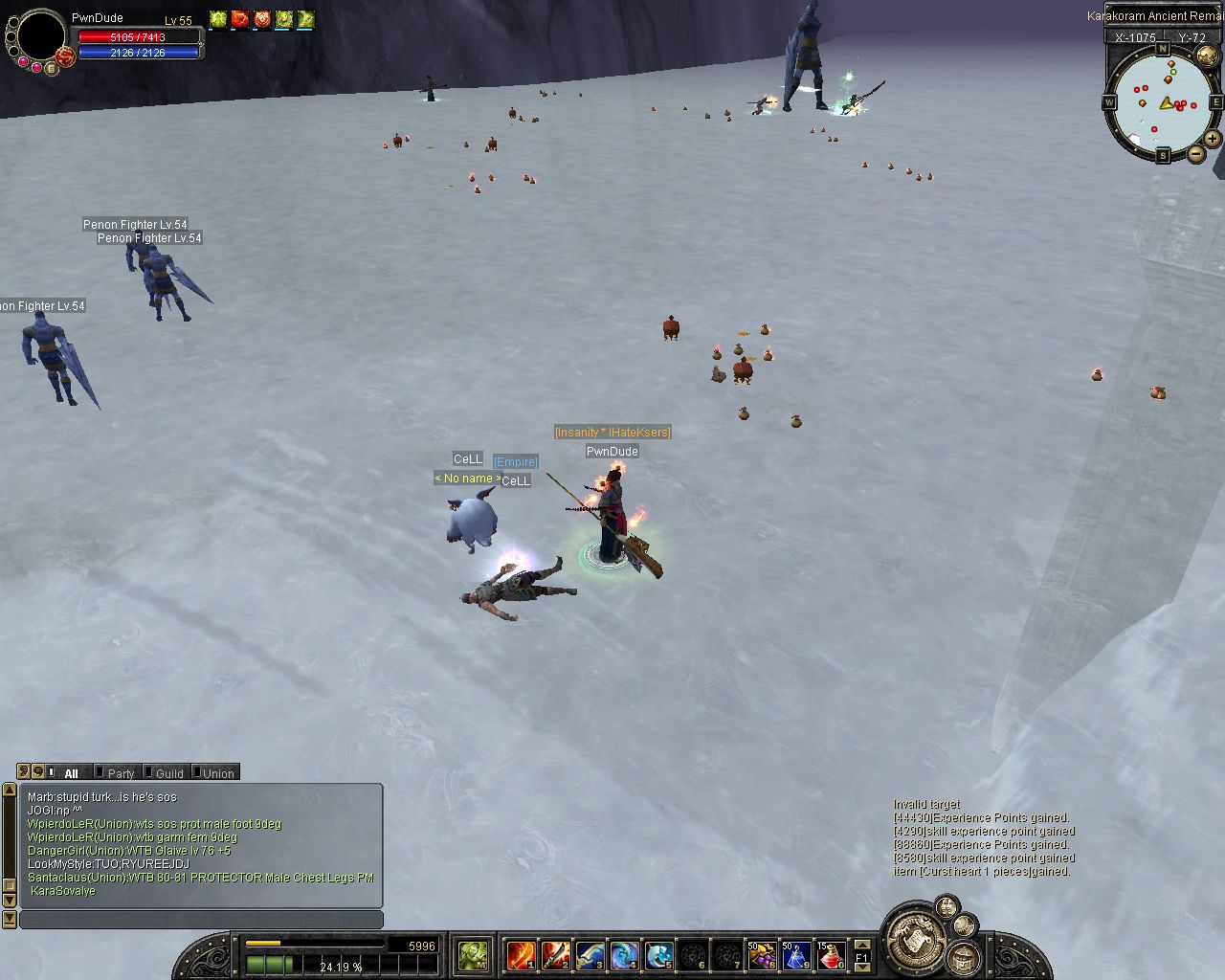Image resolution: width=1225 pixels, height=980 pixels.
Task: Zoom in the minimap with plus button
Action: pyautogui.click(x=1213, y=139)
